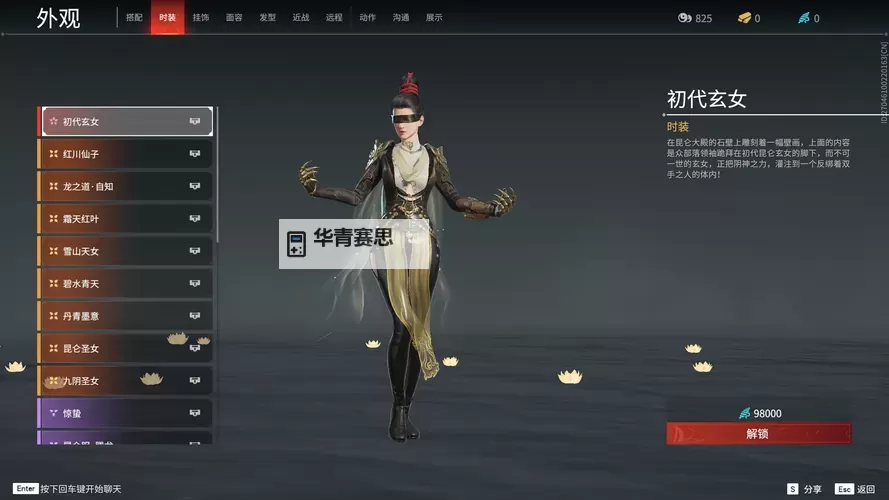Select the 红川仙子 outfit
The image size is (889, 500).
coord(125,154)
